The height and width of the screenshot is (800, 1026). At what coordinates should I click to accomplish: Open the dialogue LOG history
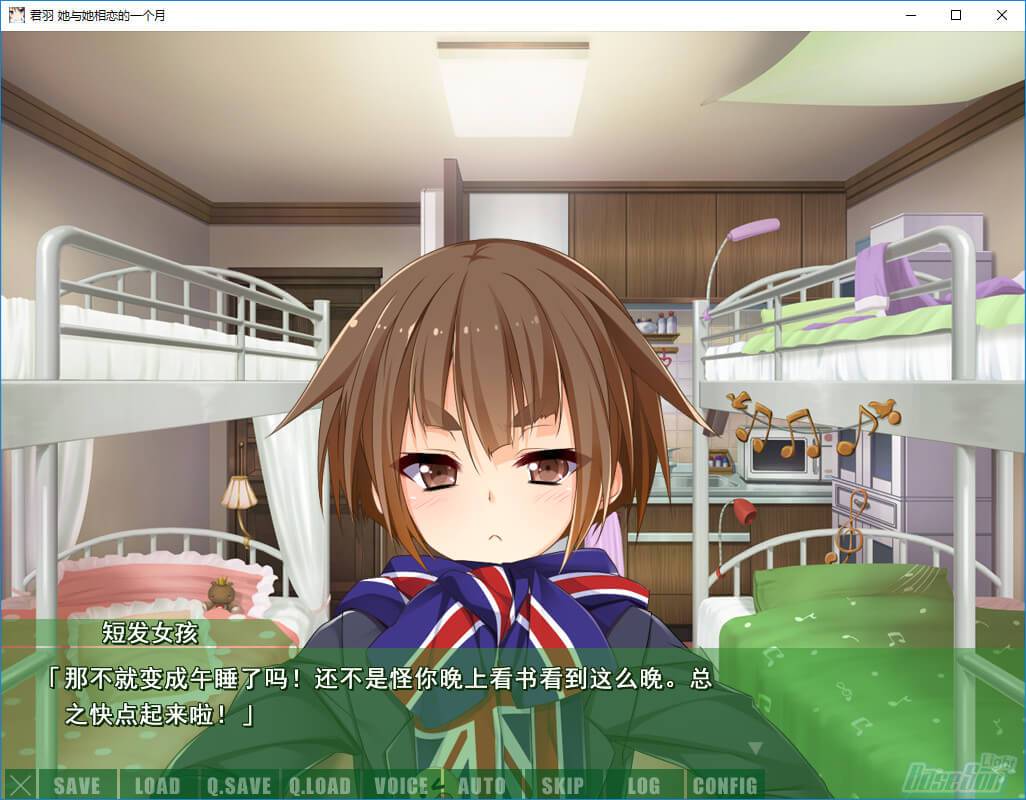coord(644,785)
